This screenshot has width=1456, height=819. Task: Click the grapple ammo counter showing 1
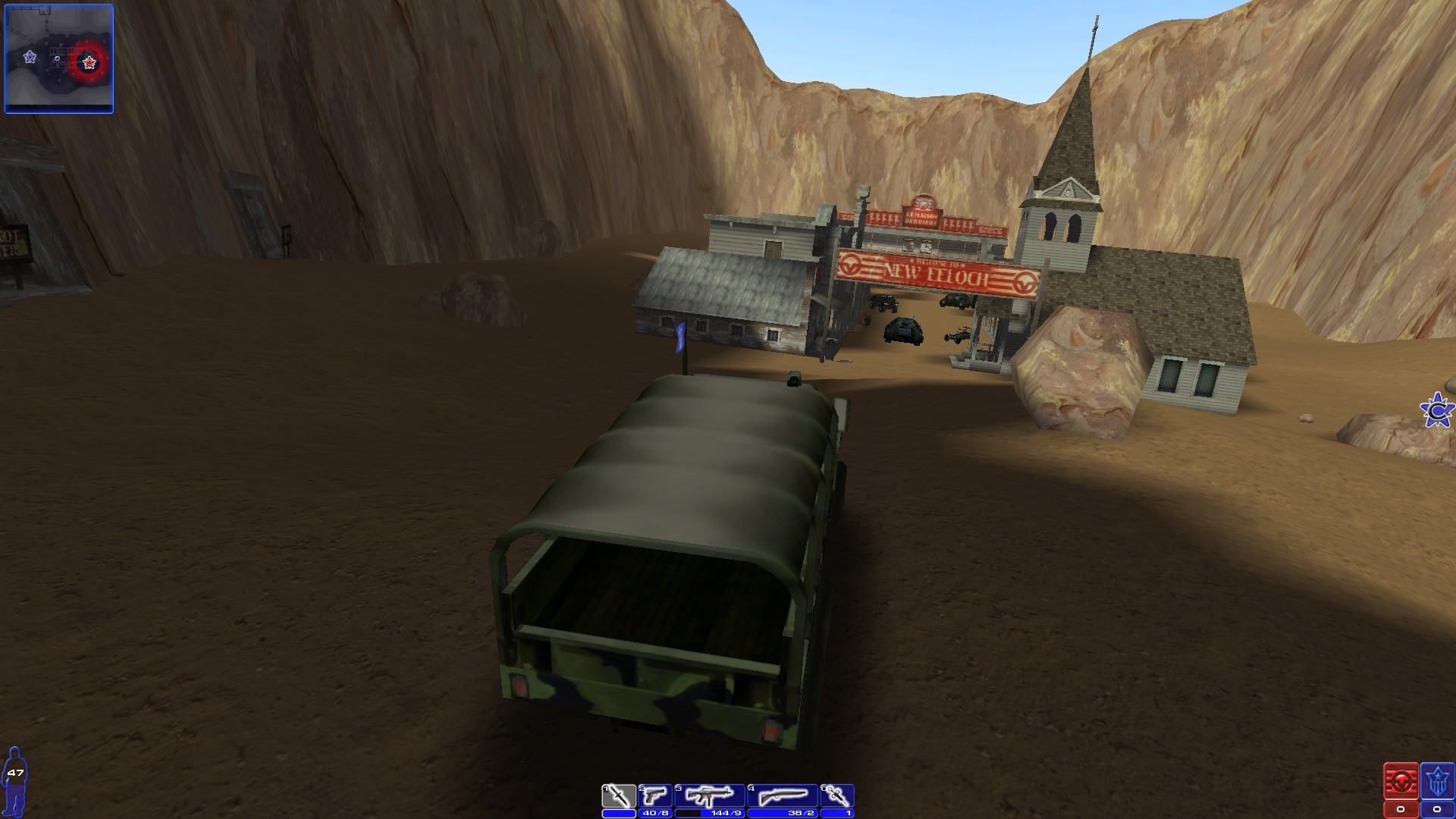[844, 811]
